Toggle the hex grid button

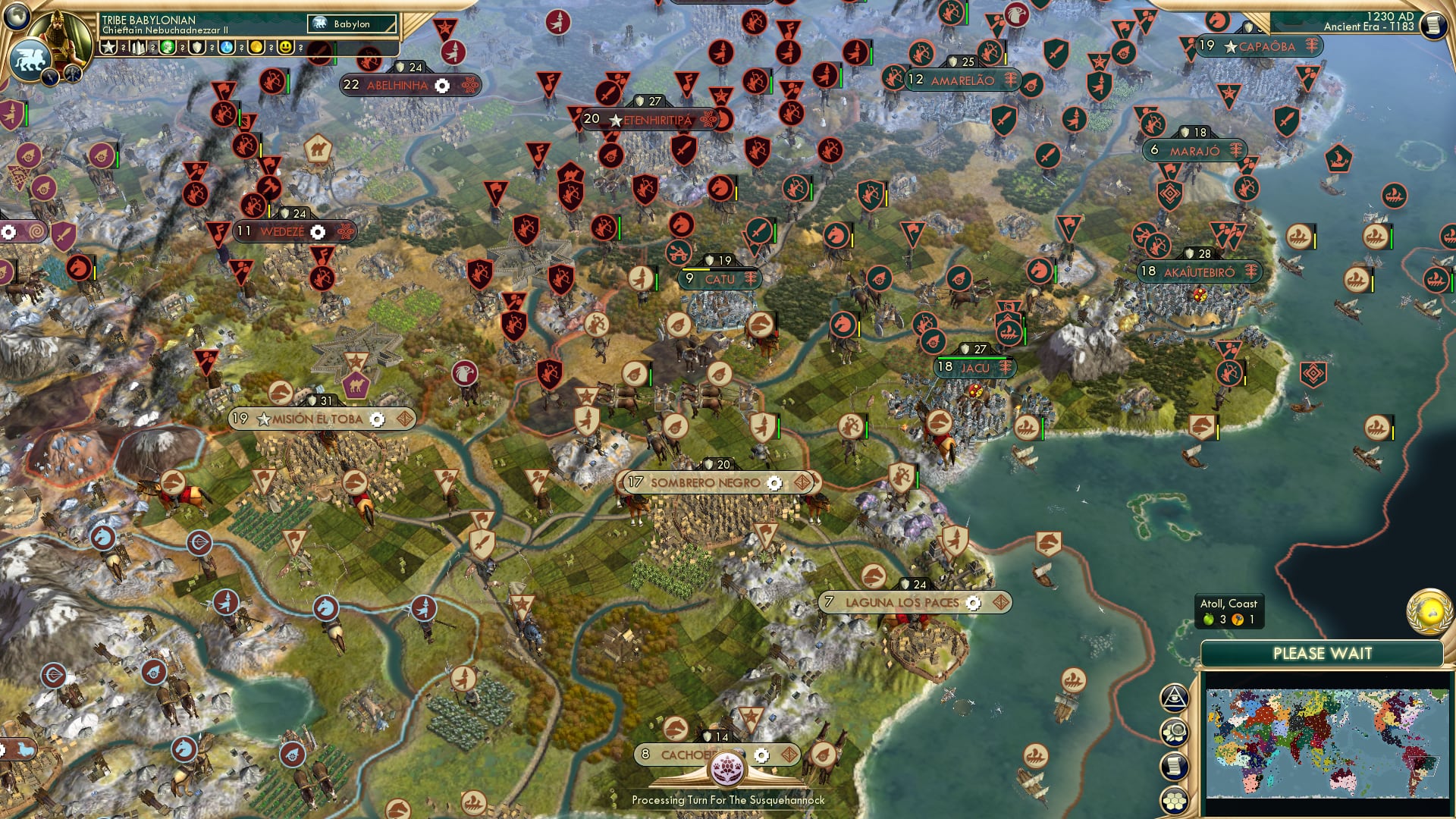click(1174, 800)
